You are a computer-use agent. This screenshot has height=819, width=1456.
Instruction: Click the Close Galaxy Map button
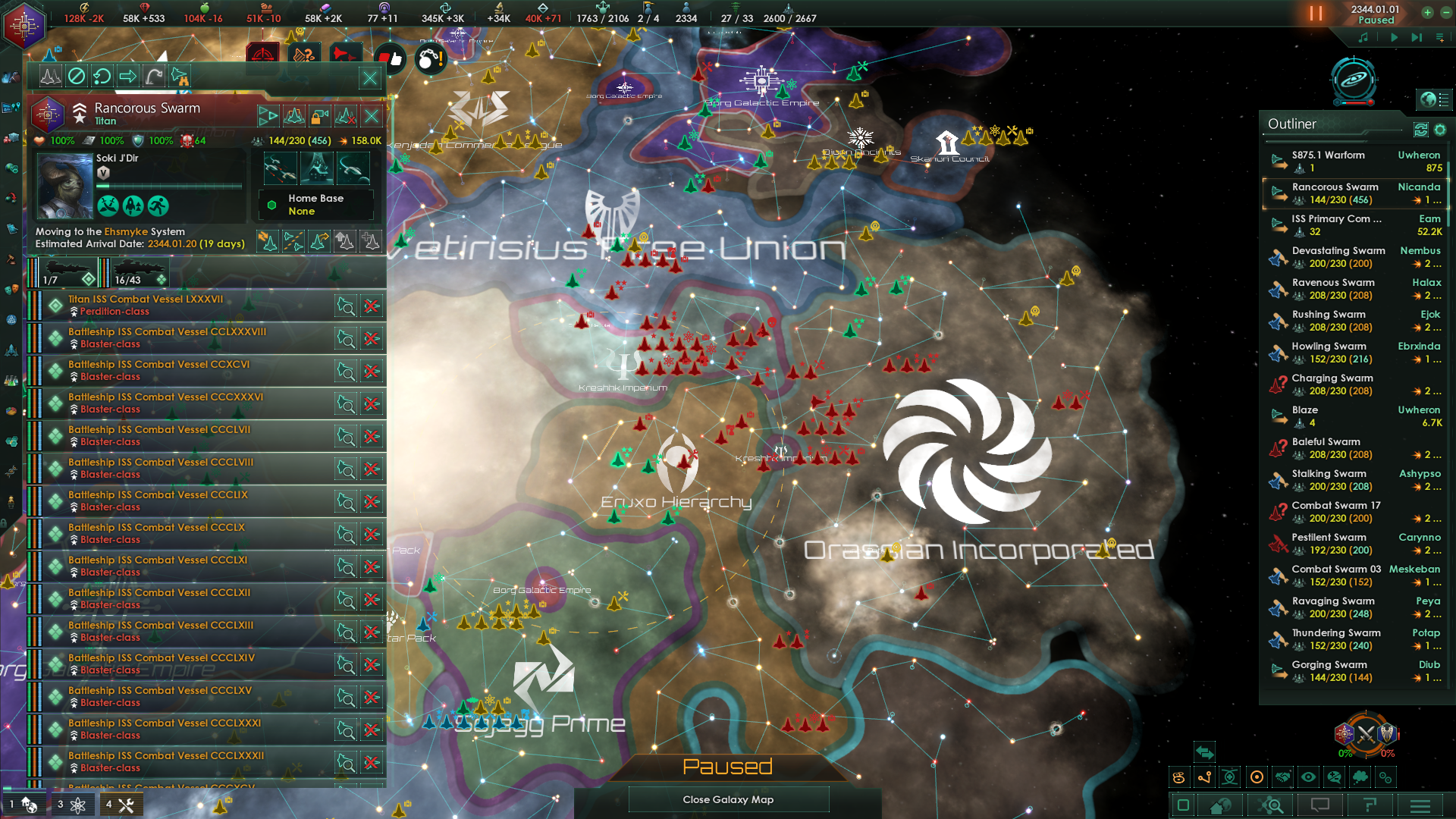point(727,799)
